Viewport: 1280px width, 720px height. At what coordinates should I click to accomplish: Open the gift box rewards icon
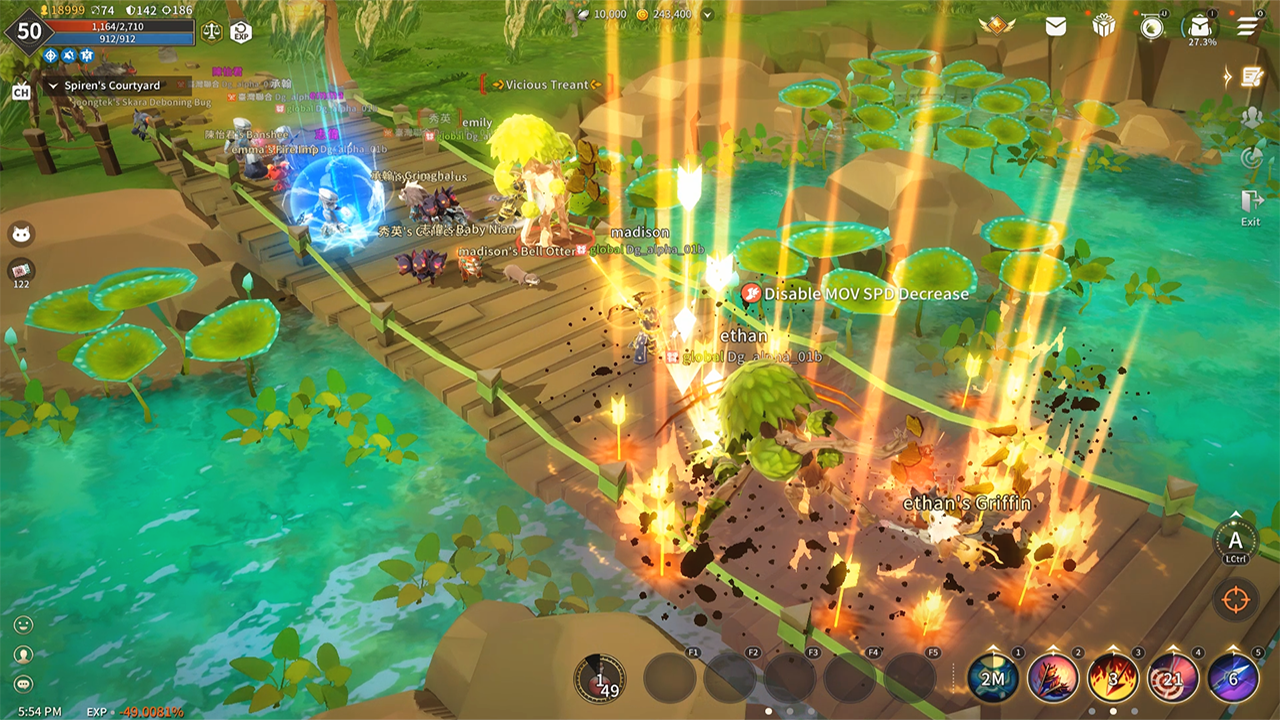(x=1103, y=26)
